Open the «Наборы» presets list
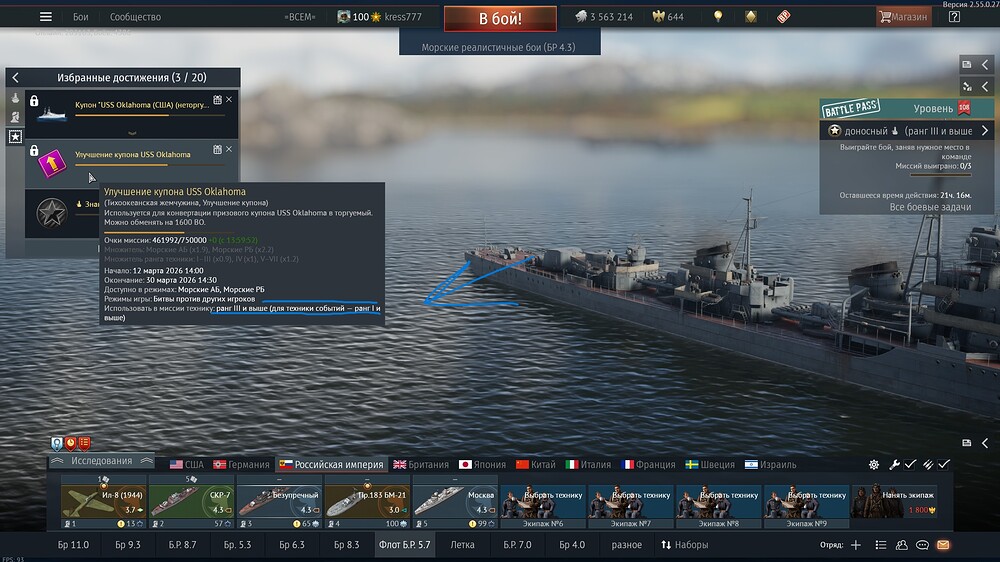The width and height of the screenshot is (1000, 562). pyautogui.click(x=684, y=545)
